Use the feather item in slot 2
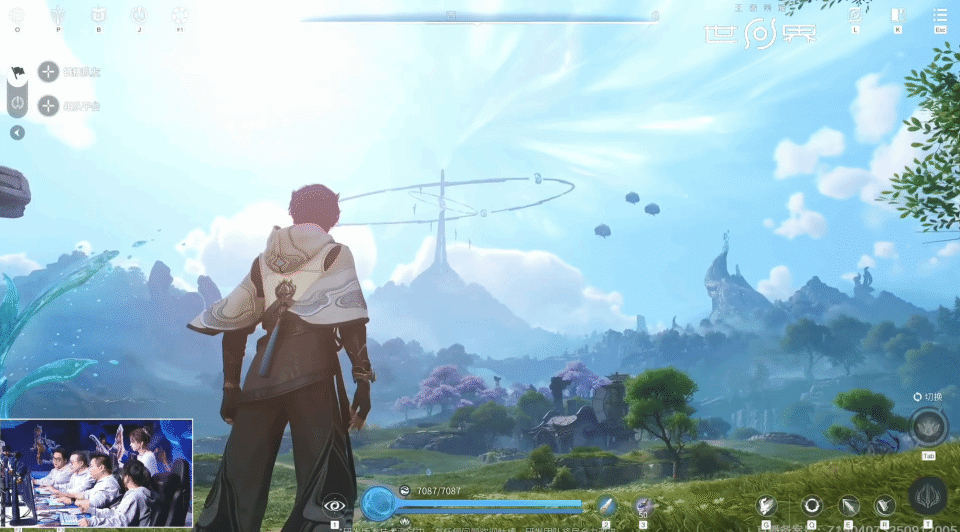The image size is (960, 532). tap(606, 506)
